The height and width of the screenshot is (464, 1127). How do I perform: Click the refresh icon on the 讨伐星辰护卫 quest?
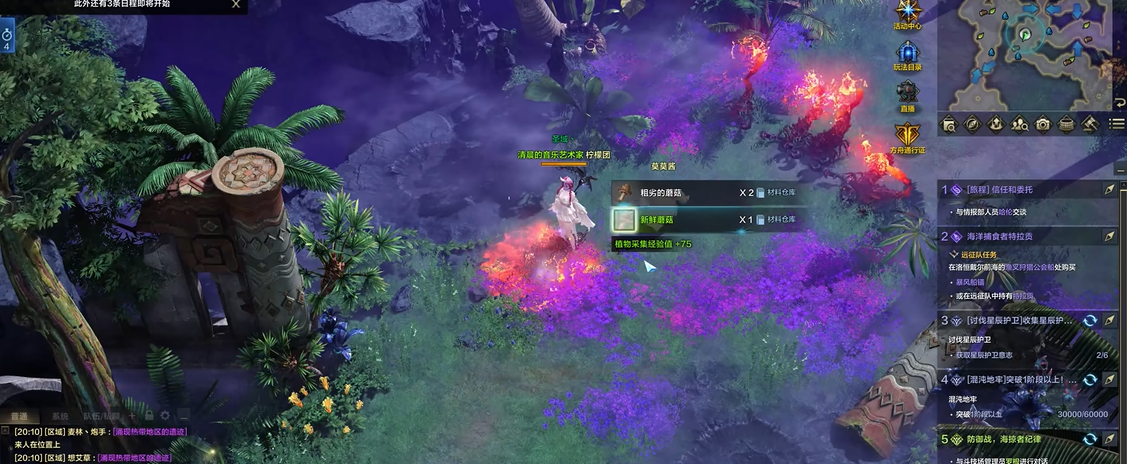[x=1090, y=321]
